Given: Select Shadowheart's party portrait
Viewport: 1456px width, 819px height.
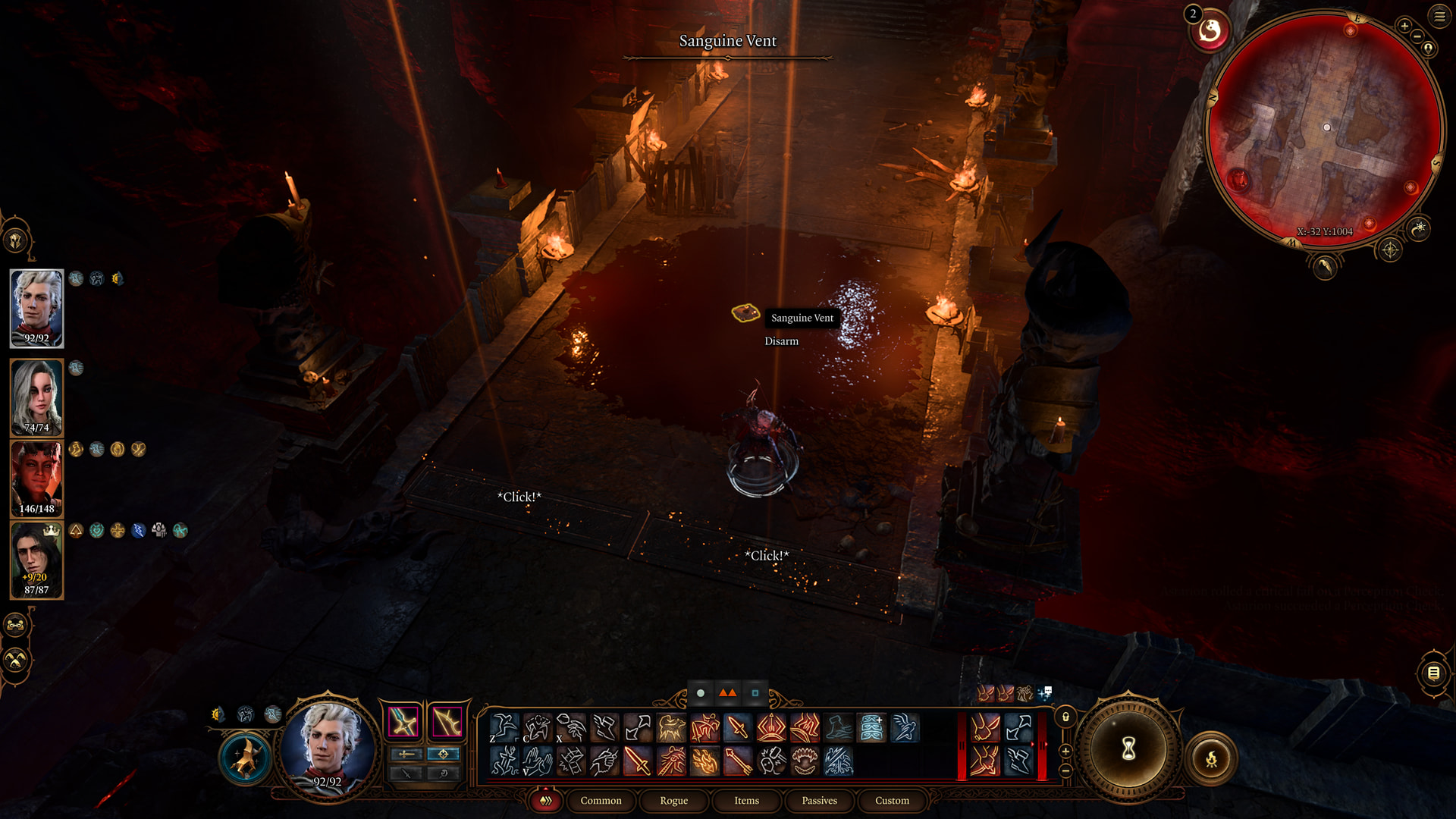Looking at the screenshot, I should pyautogui.click(x=36, y=397).
